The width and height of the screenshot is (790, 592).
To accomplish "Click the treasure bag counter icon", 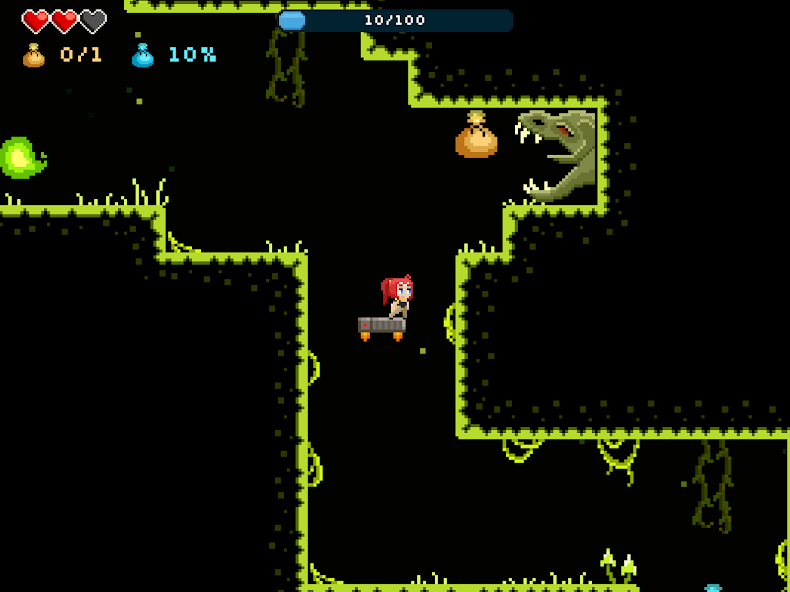I will 34,55.
